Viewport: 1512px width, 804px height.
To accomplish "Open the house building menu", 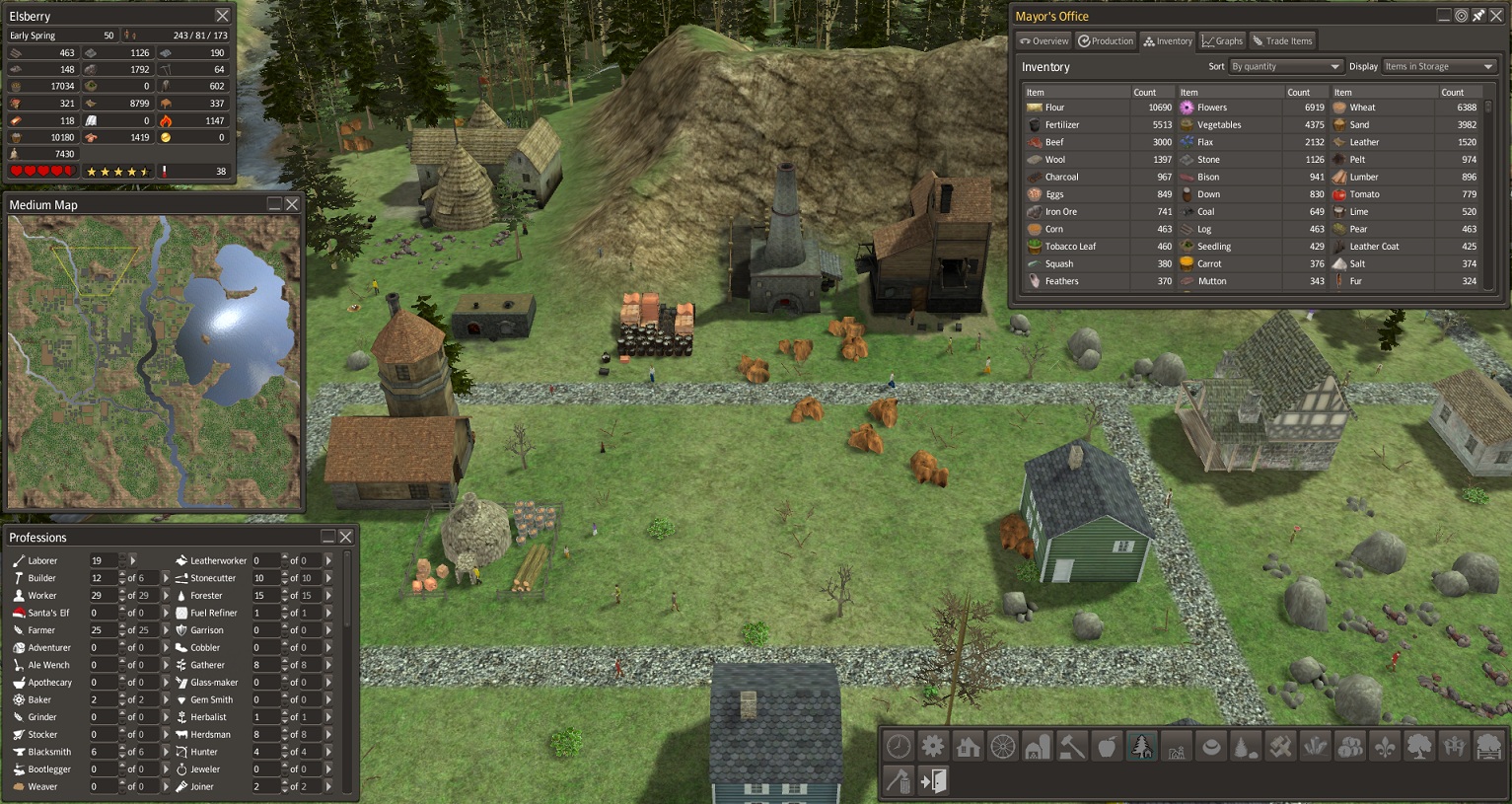I will point(968,747).
